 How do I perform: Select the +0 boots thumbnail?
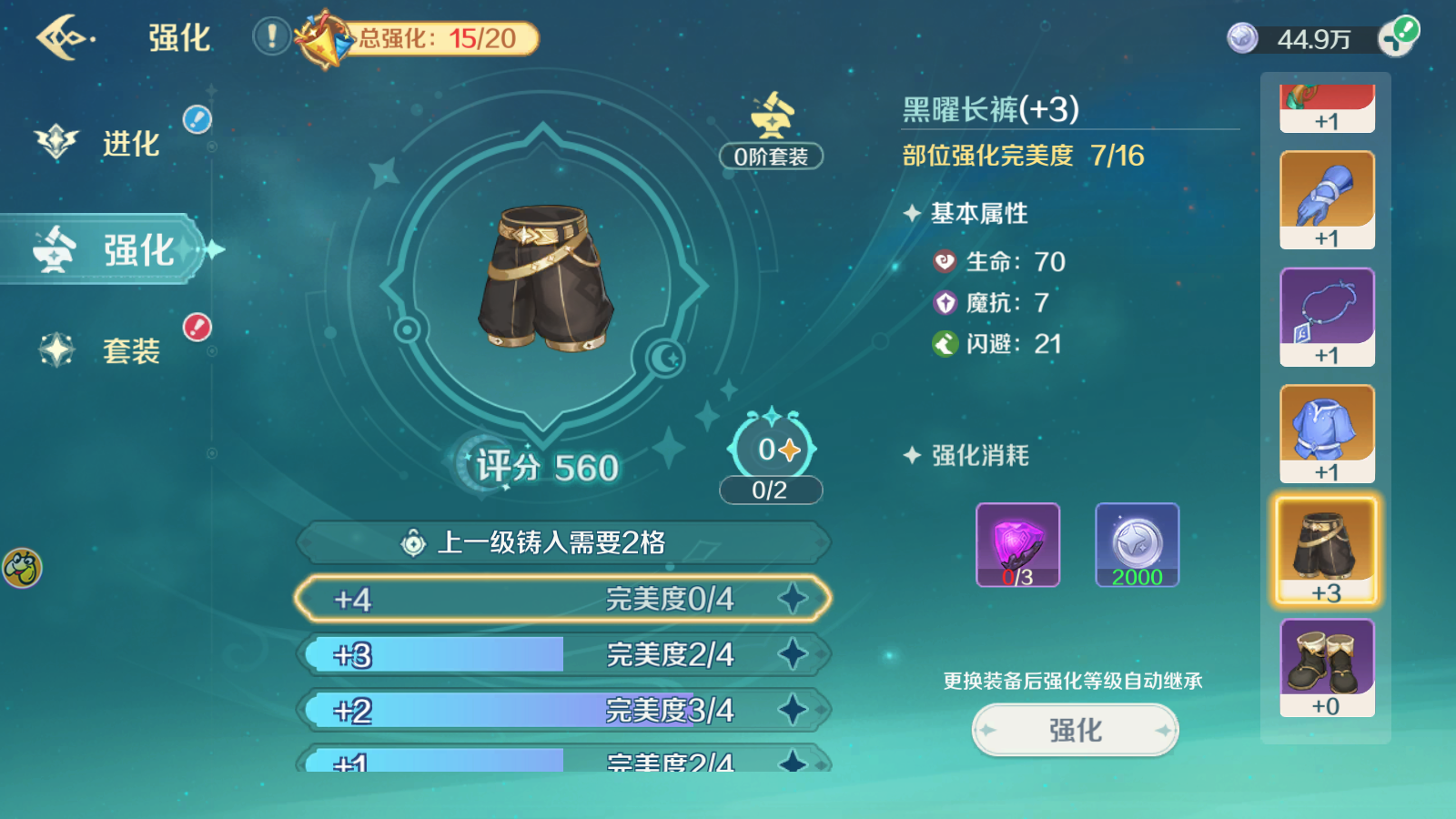1325,667
